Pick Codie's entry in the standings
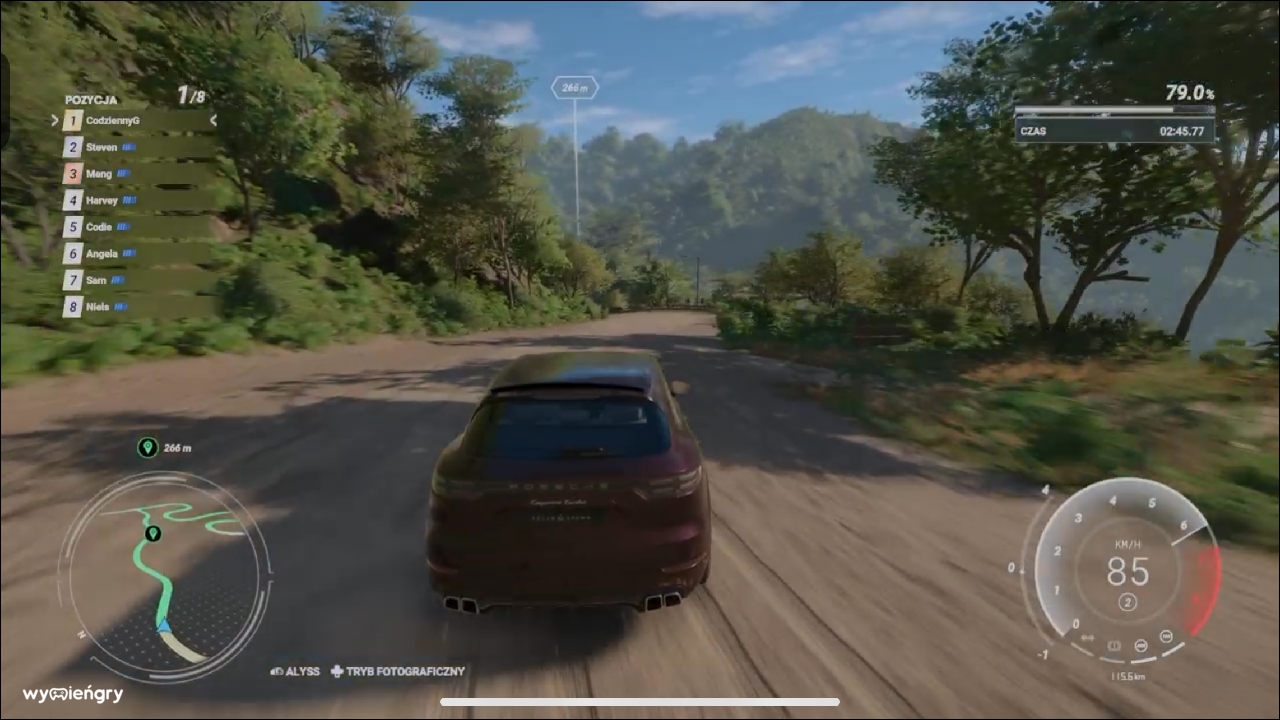Image resolution: width=1280 pixels, height=720 pixels. pos(135,227)
